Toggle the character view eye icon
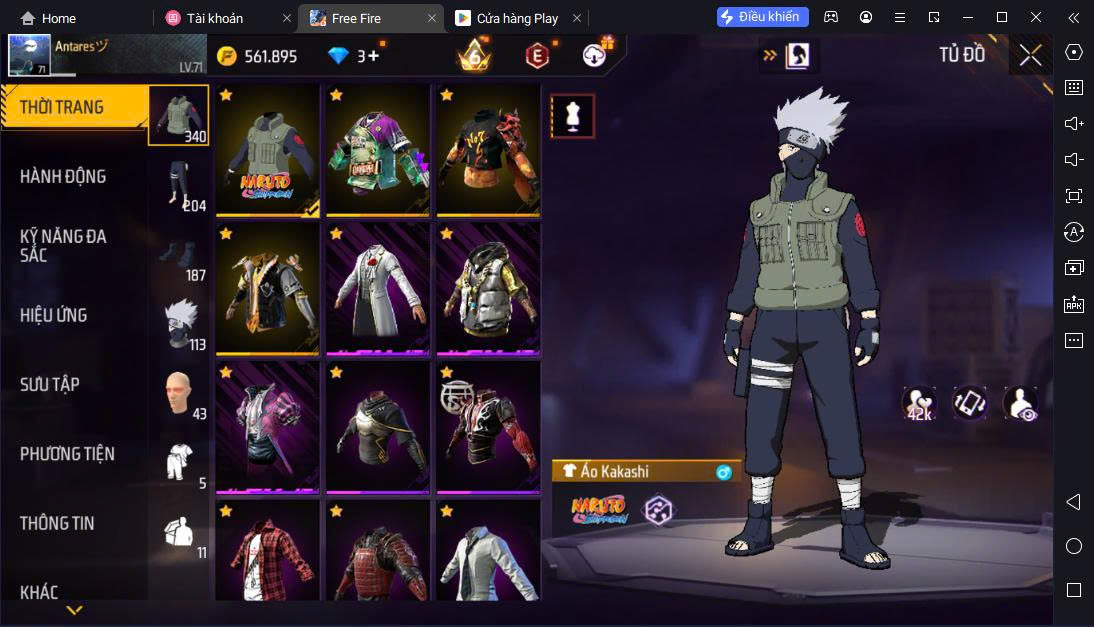Viewport: 1094px width, 627px height. click(x=1020, y=403)
